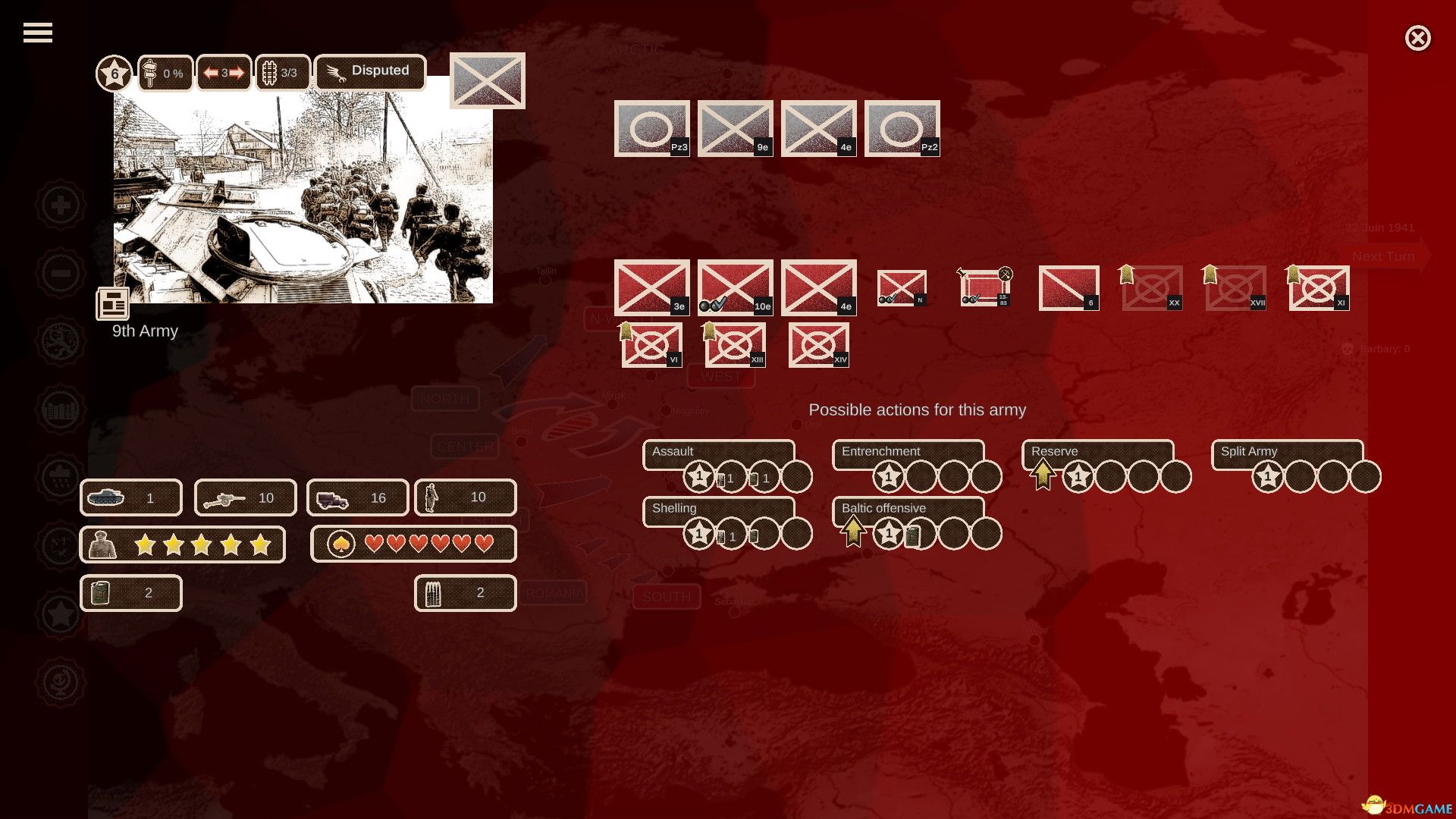
Task: Click the fuel canister supply indicator
Action: click(x=99, y=593)
